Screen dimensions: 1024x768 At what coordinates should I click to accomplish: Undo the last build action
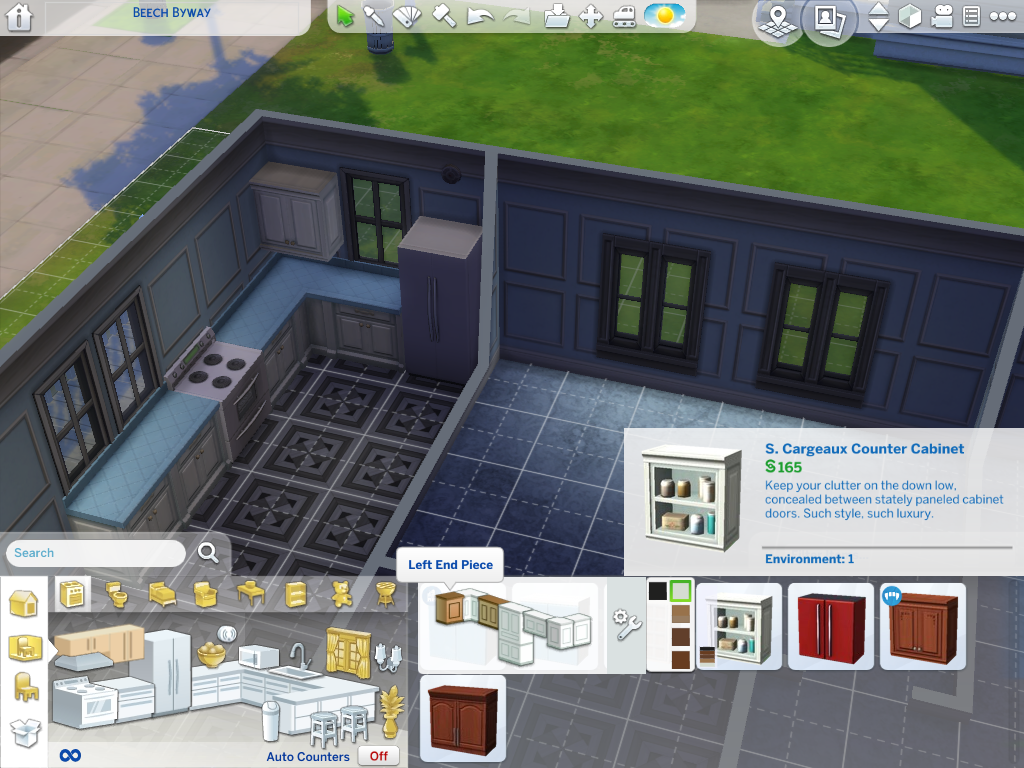coord(480,16)
